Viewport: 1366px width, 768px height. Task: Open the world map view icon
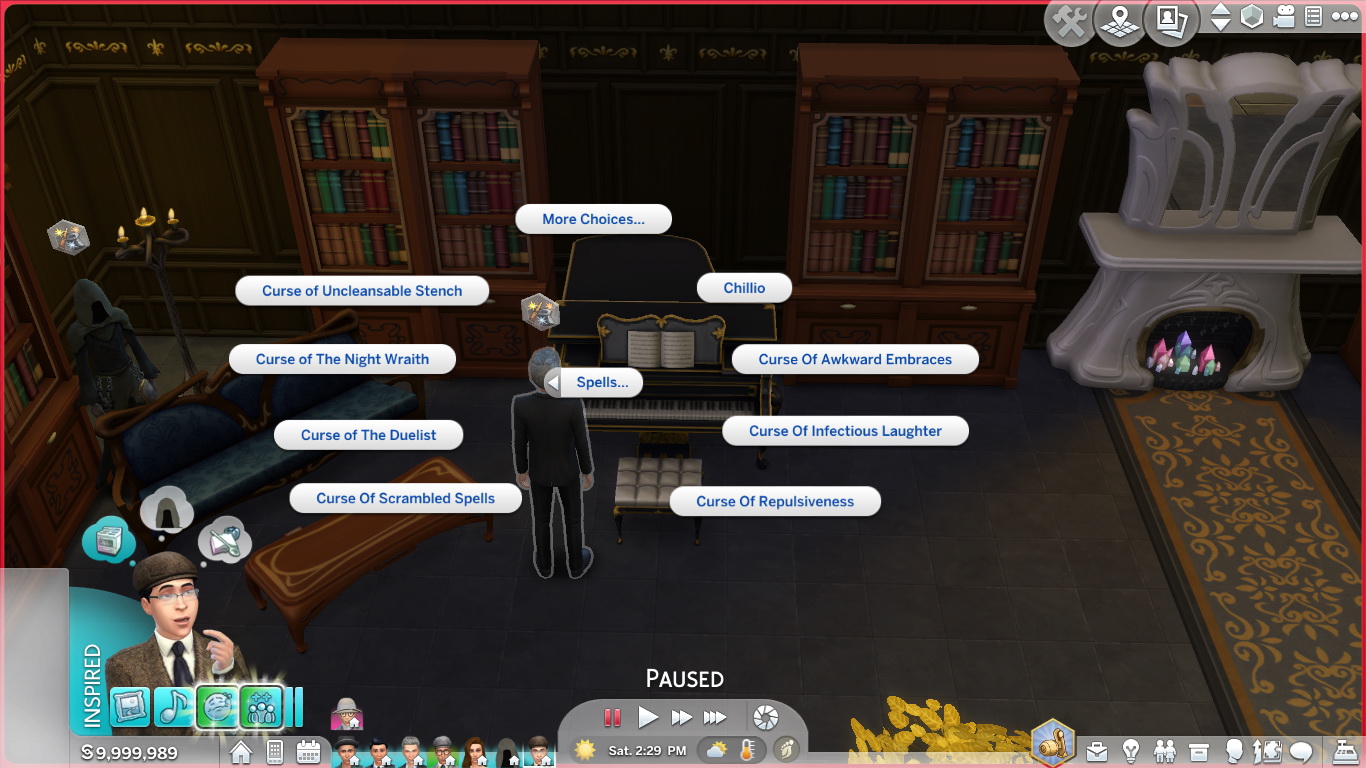[x=1119, y=18]
